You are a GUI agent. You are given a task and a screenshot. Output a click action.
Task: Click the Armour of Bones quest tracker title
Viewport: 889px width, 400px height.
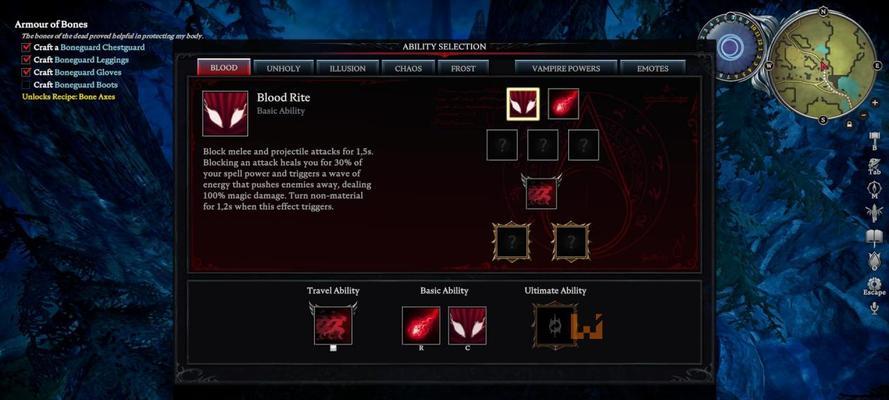(x=51, y=24)
